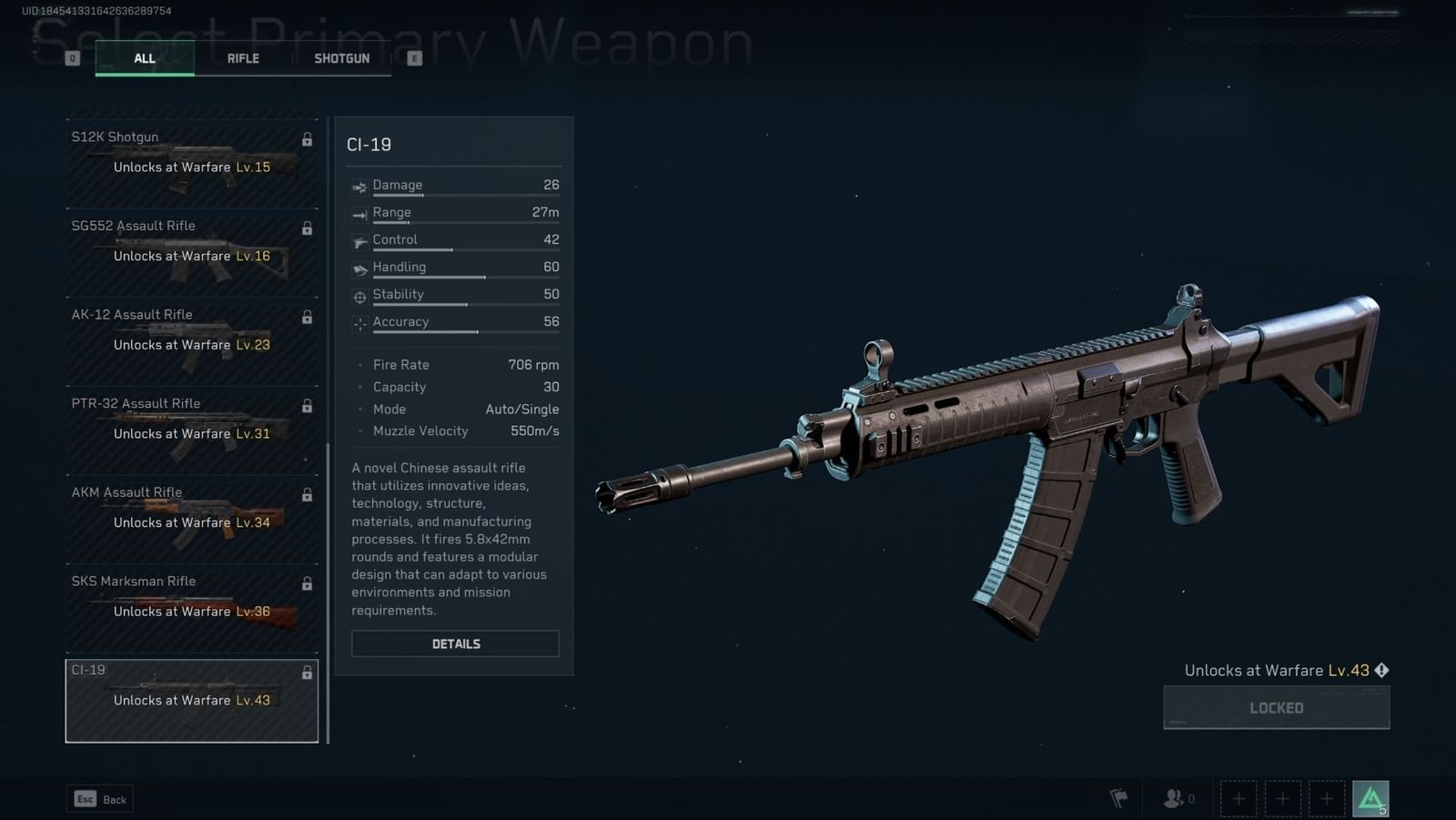Image resolution: width=1456 pixels, height=820 pixels.
Task: Switch to the RIFLE tab
Action: click(x=243, y=57)
